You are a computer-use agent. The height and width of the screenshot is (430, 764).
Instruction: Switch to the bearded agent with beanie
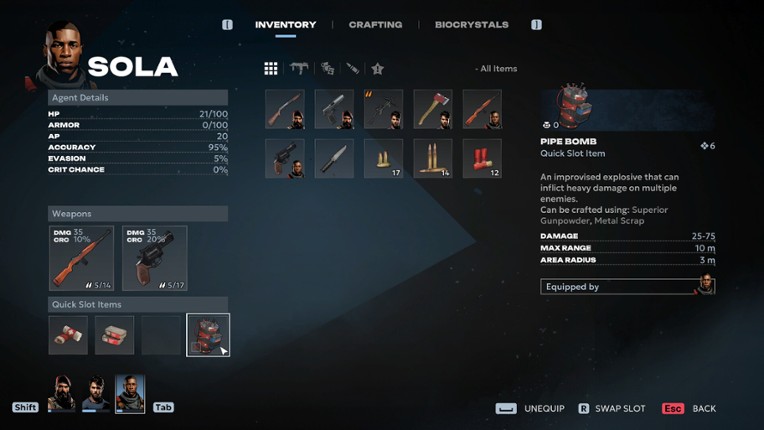click(x=62, y=394)
